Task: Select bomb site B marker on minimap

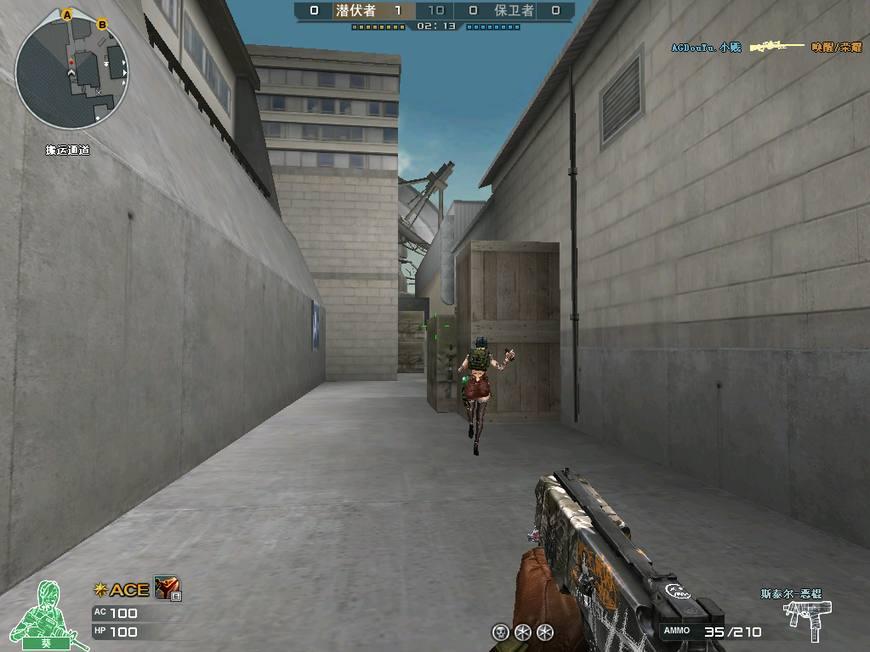Action: (102, 23)
